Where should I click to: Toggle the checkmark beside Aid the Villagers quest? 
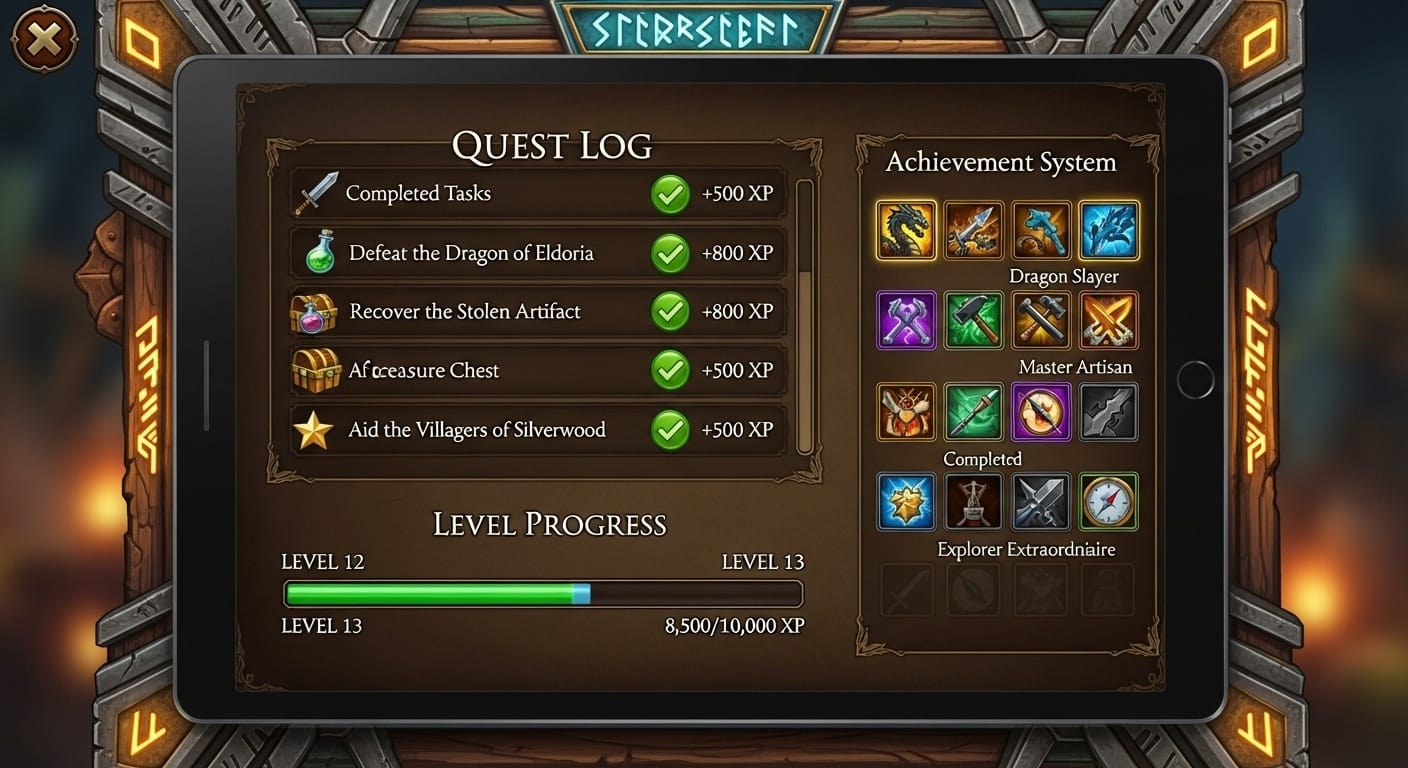pyautogui.click(x=672, y=430)
